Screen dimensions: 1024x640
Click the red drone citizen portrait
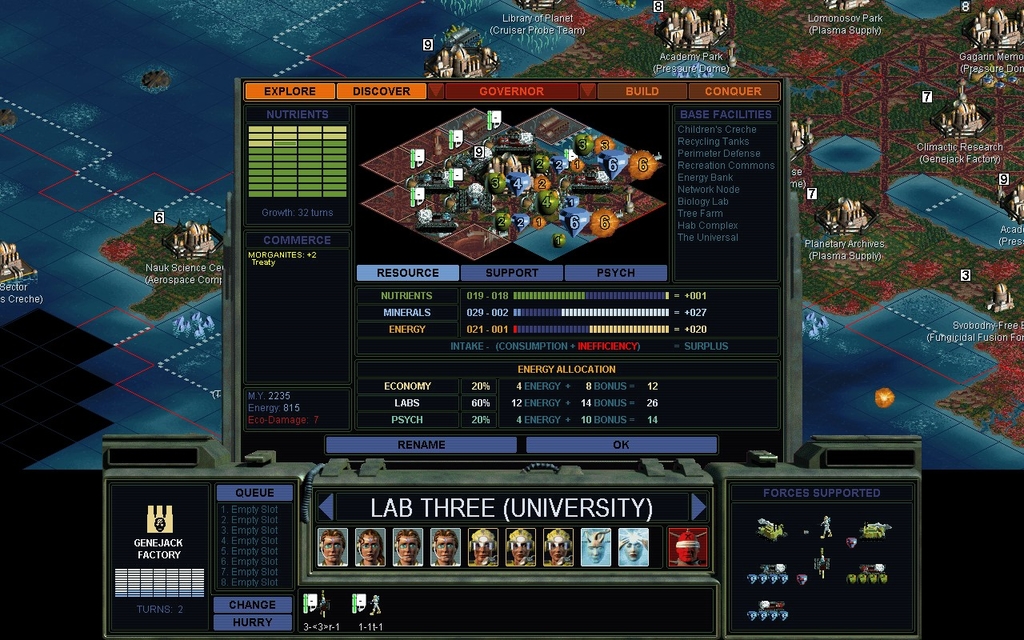click(x=687, y=547)
